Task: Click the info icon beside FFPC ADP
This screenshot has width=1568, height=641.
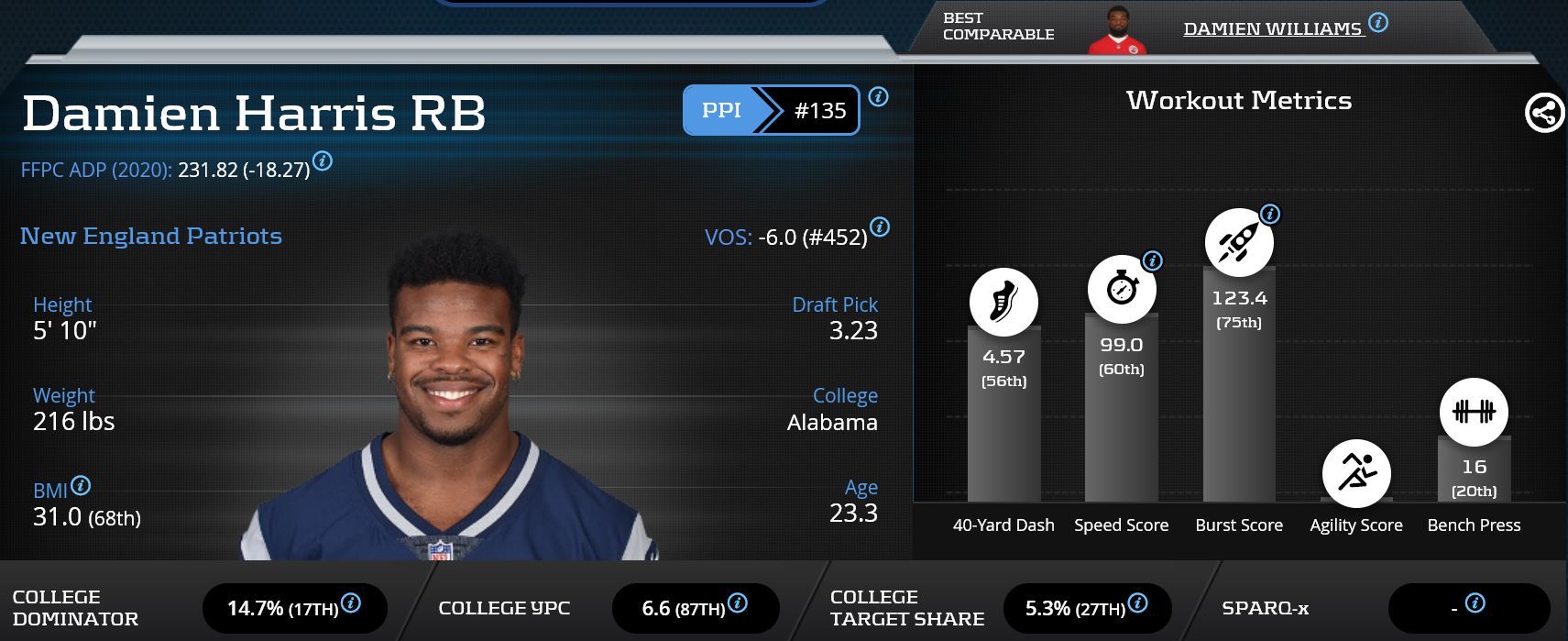Action: coord(323,161)
